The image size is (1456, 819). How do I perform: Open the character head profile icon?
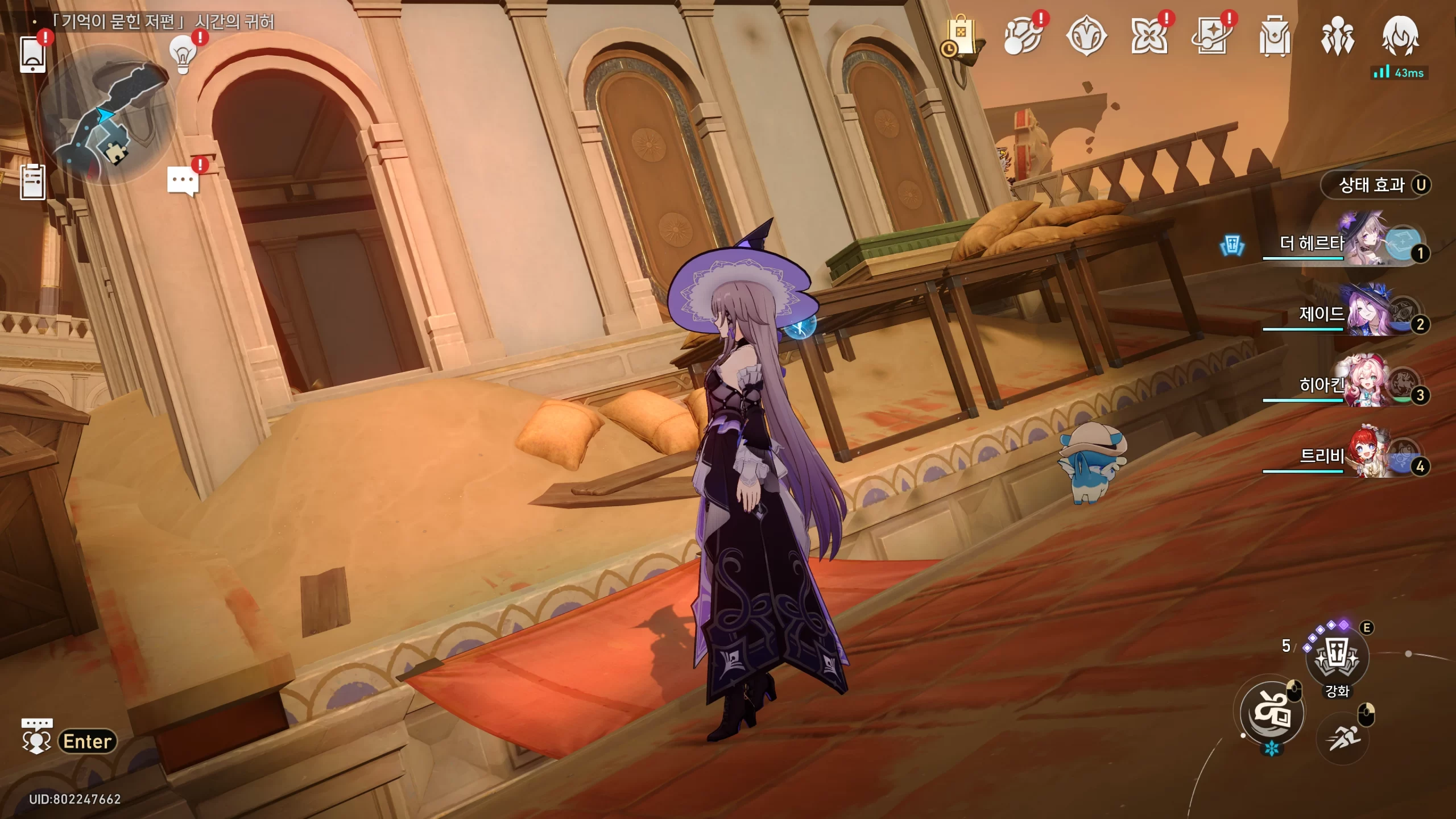point(1400,36)
